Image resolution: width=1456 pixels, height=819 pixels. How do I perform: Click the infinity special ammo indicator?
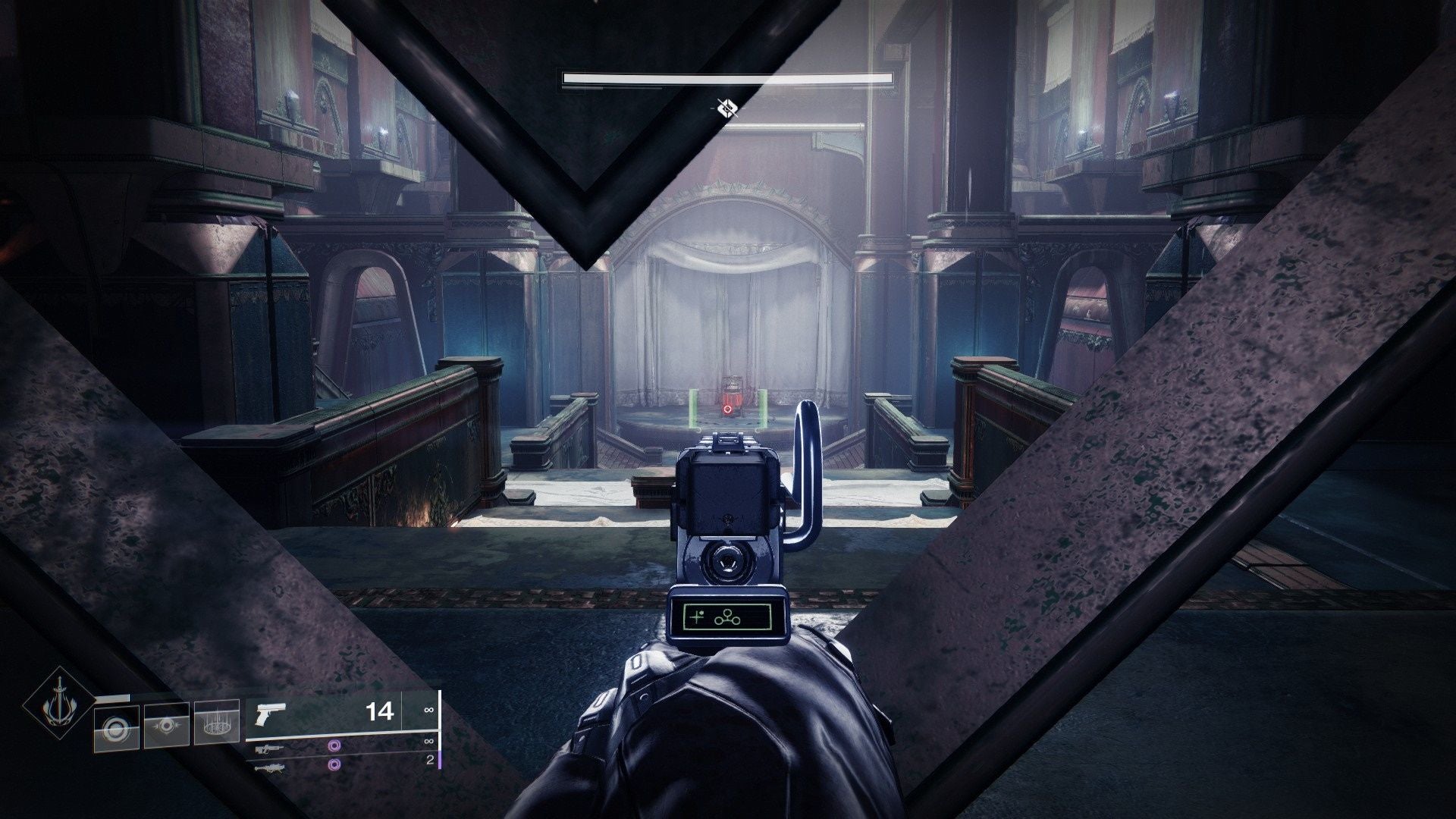[x=428, y=742]
